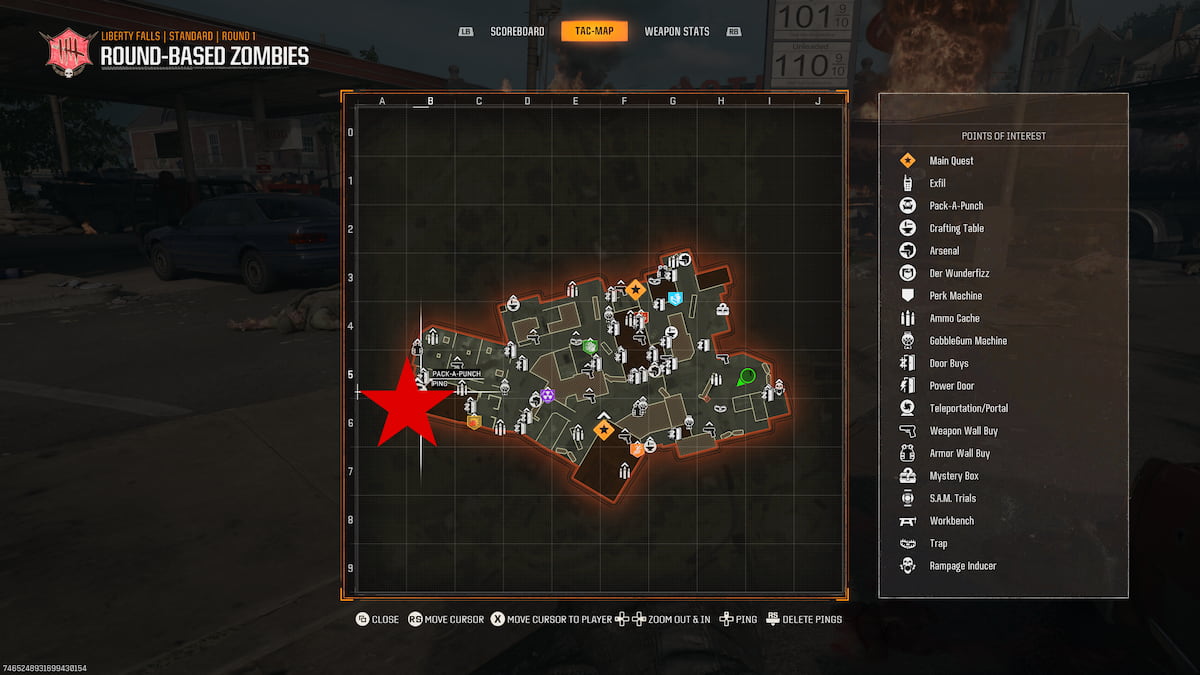The image size is (1200, 675).
Task: Choose the GobbleGum Machine legend entry
Action: click(x=968, y=341)
